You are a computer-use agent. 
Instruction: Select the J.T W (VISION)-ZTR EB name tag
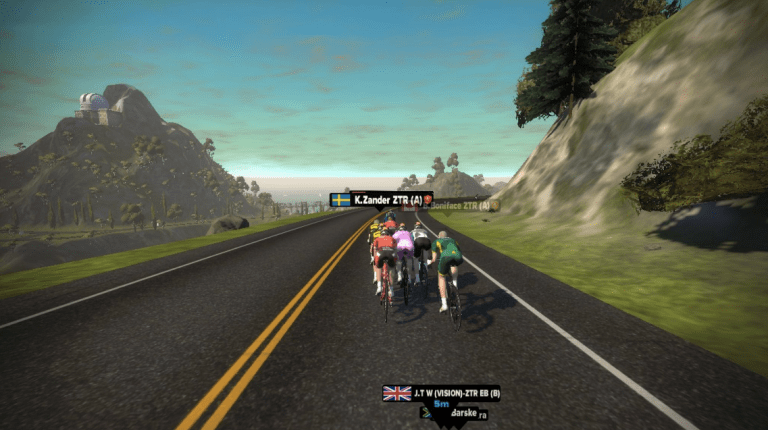[441, 393]
